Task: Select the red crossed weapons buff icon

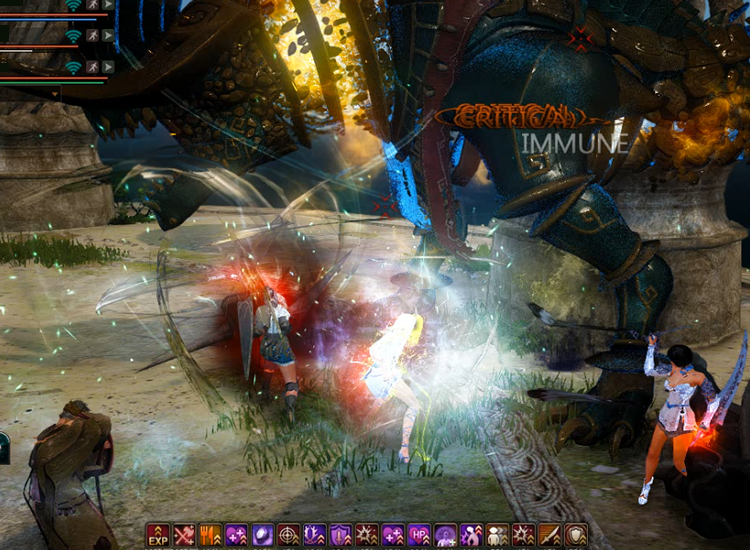Action: tap(184, 535)
